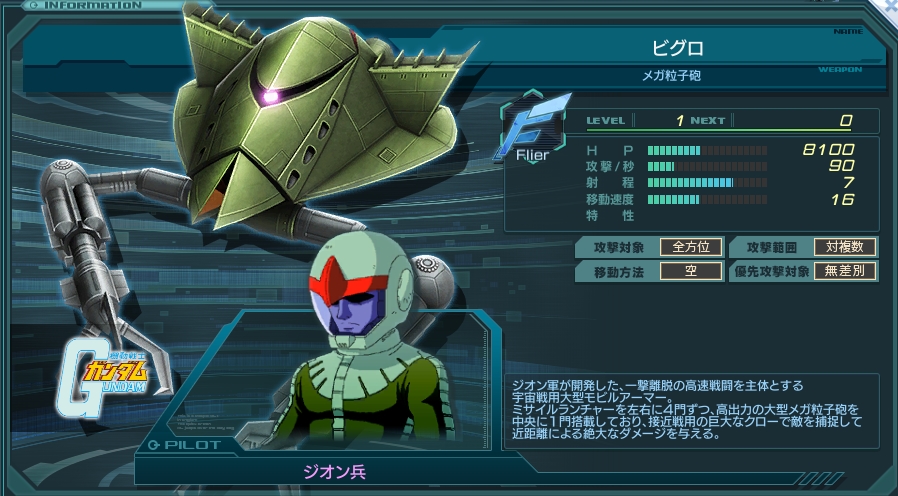The height and width of the screenshot is (496, 898).
Task: Close the unit information panel
Action: [890, 5]
